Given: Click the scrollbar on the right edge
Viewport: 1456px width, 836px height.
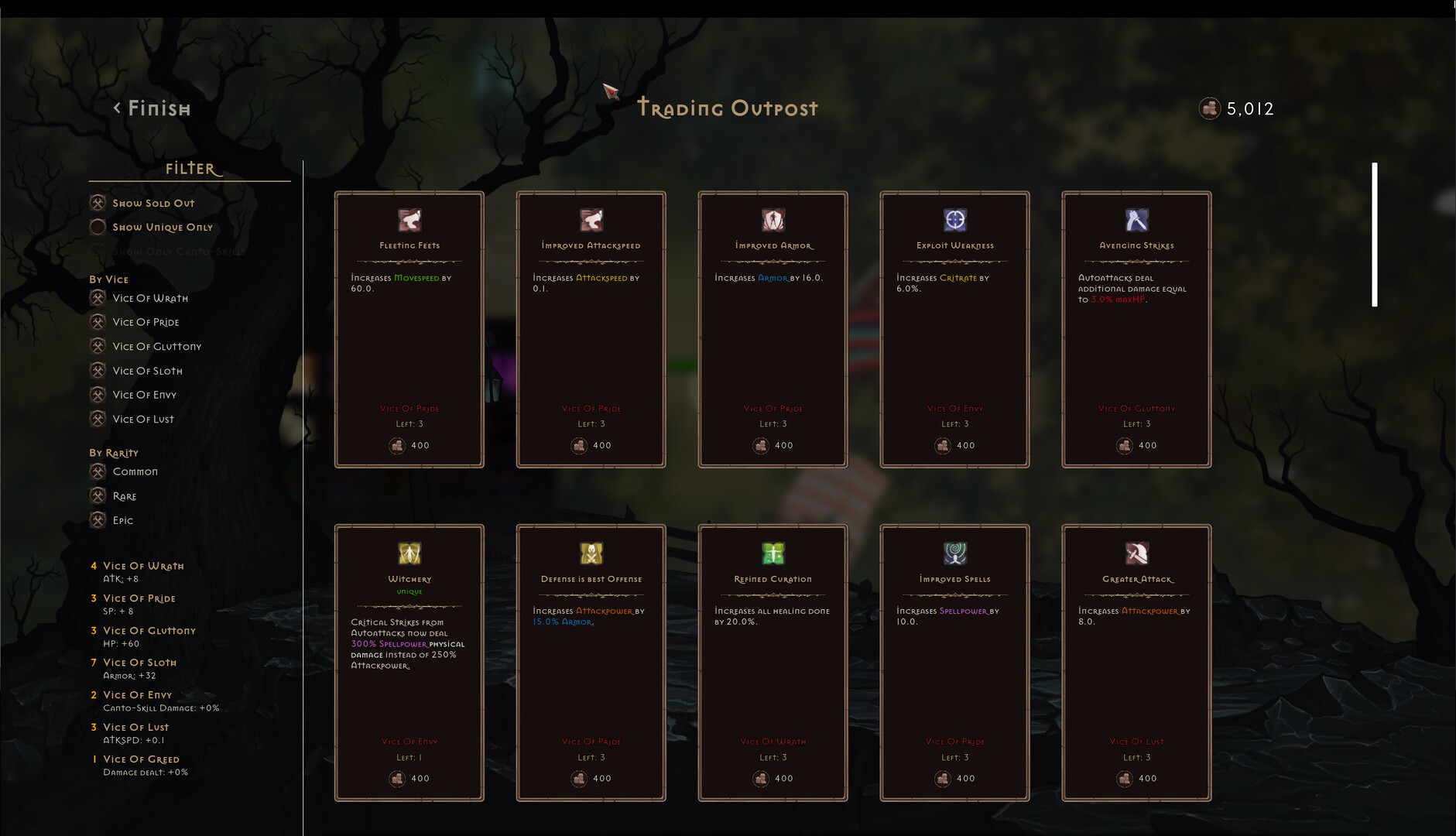Looking at the screenshot, I should (1375, 232).
